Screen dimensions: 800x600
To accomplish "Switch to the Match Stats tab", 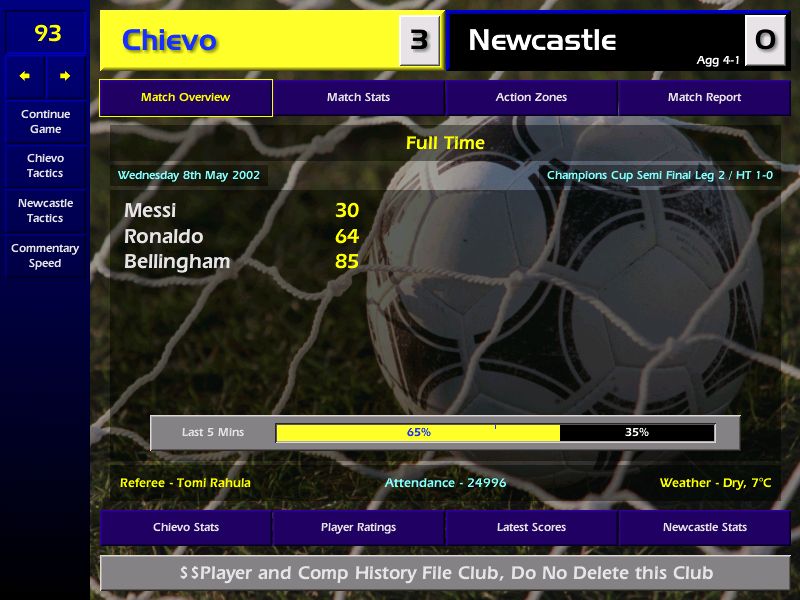I will [358, 98].
